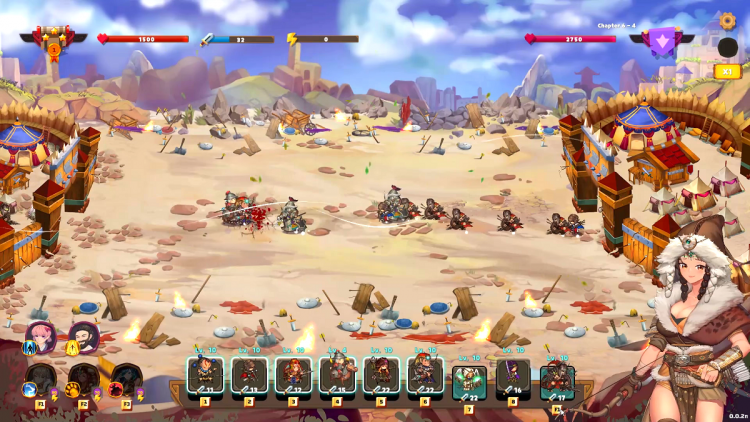Deploy unit card number 3

pos(293,376)
